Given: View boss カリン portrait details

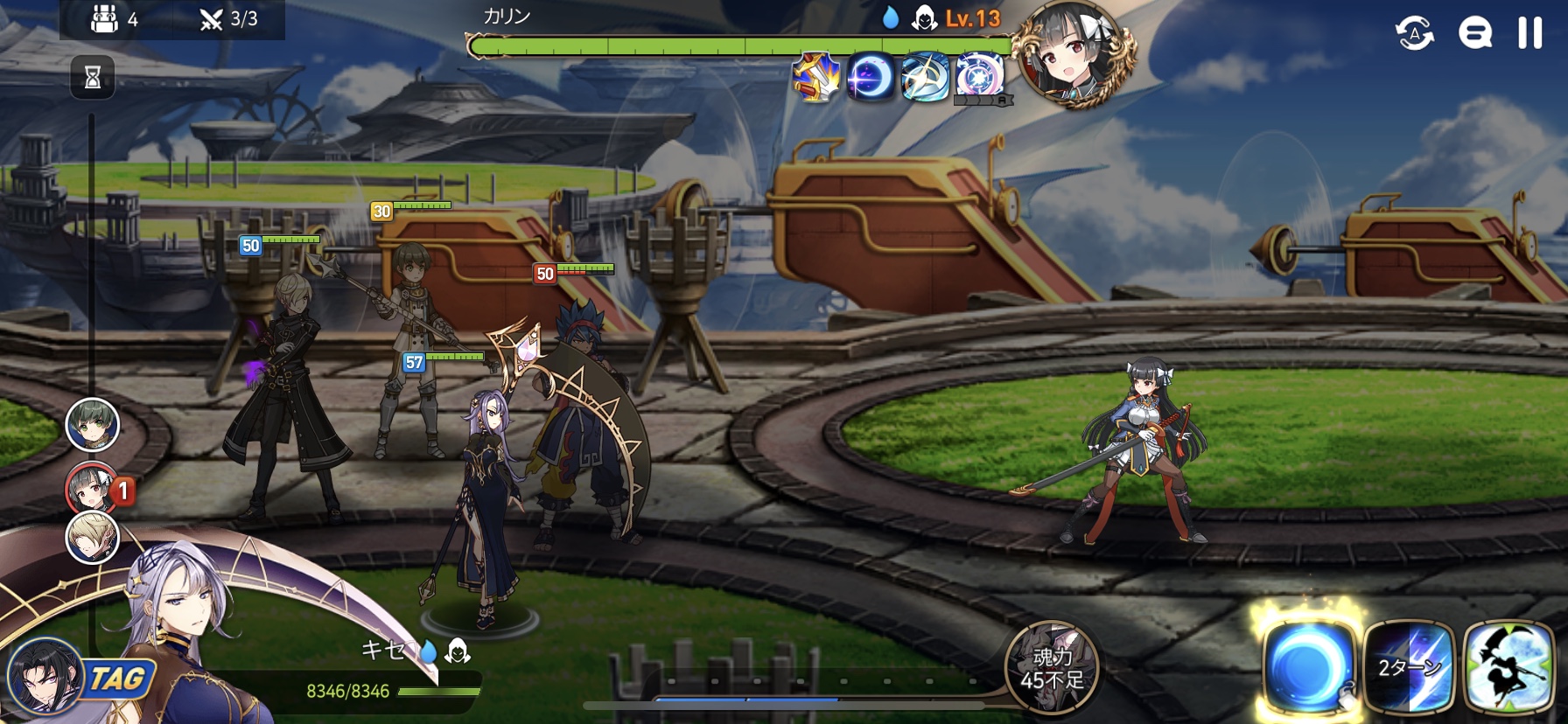Looking at the screenshot, I should coord(1073,54).
